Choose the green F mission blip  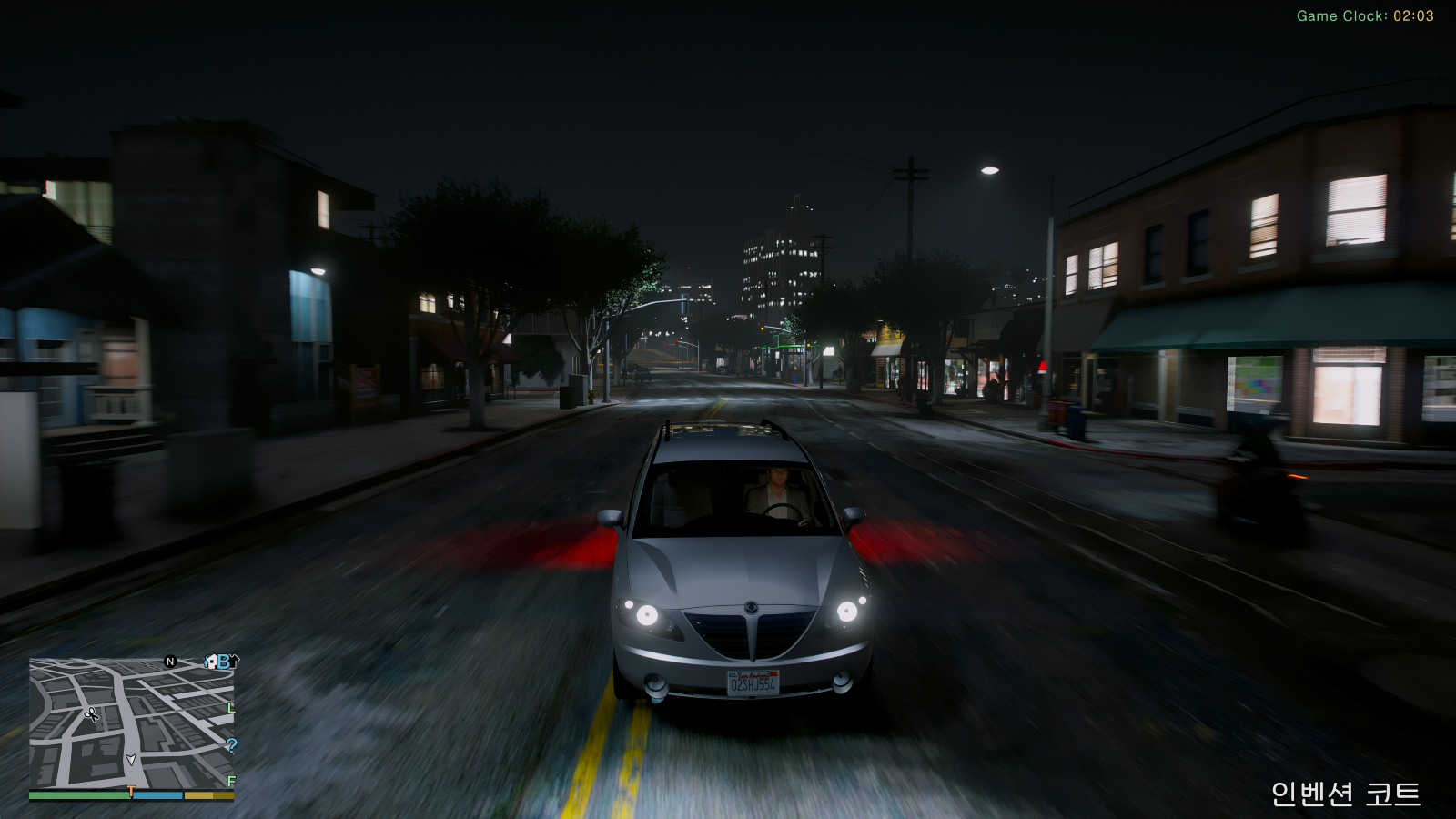pos(231,782)
